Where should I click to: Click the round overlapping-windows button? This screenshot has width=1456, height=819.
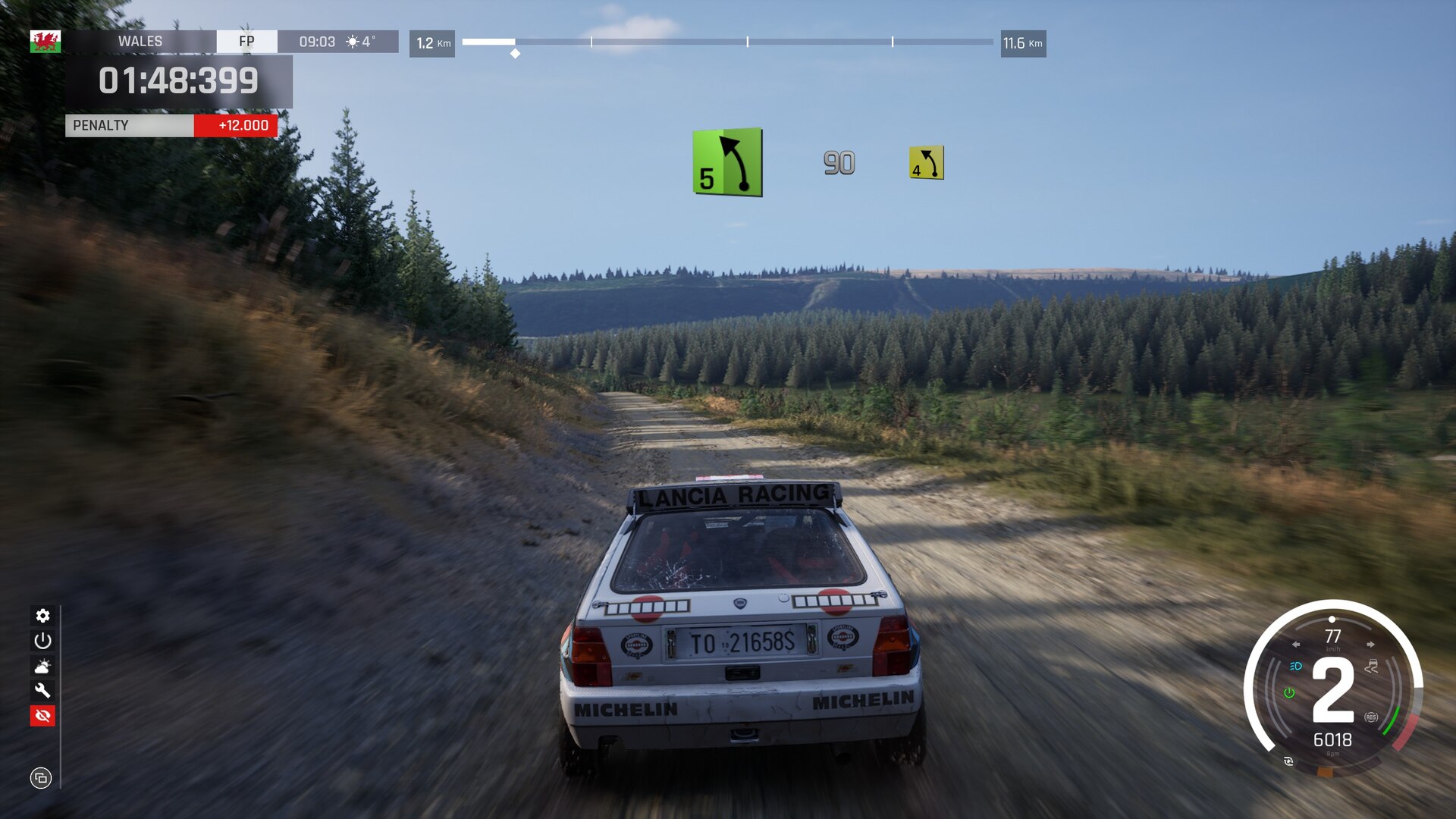click(x=41, y=778)
